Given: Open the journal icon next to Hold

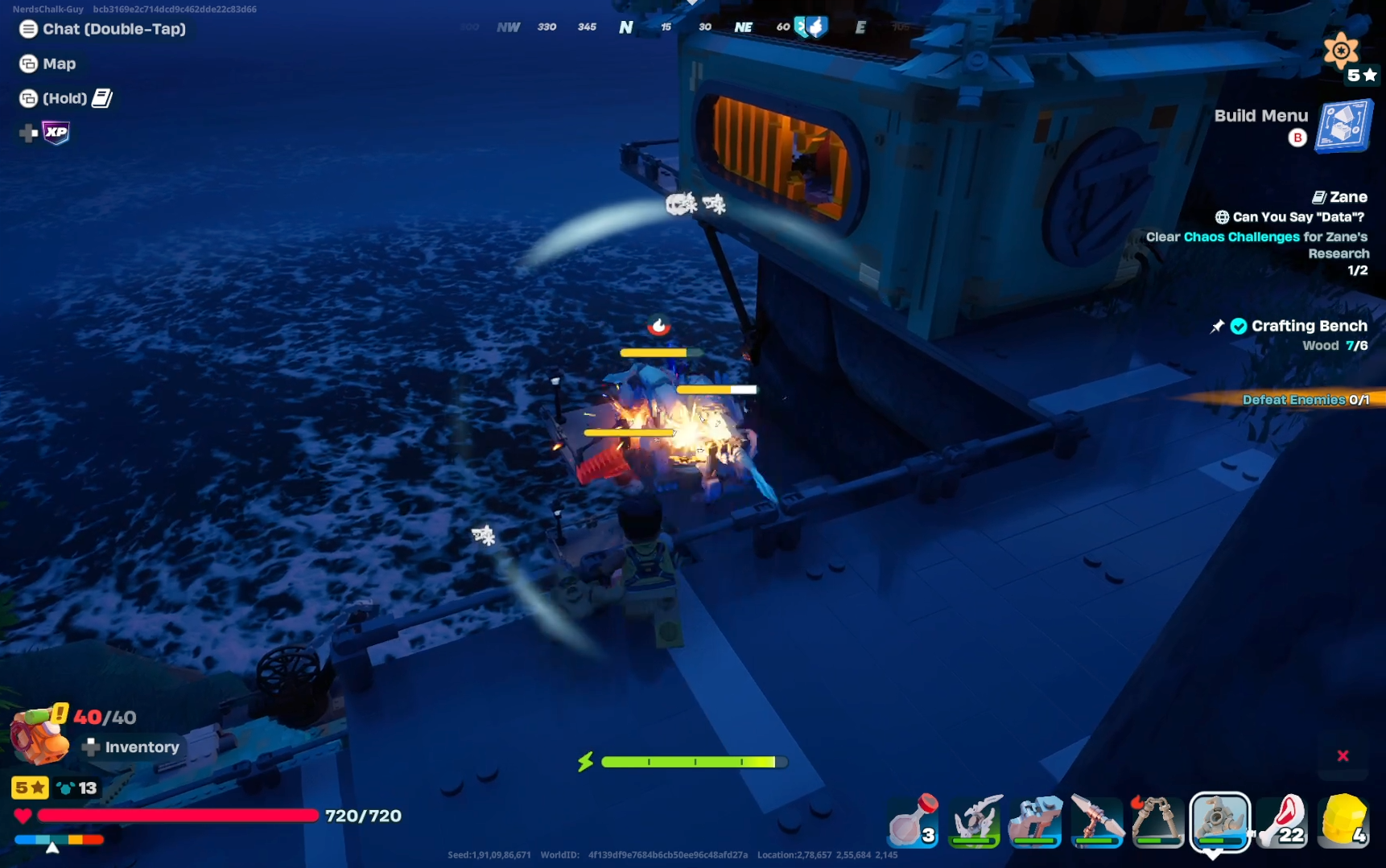Looking at the screenshot, I should (x=102, y=98).
